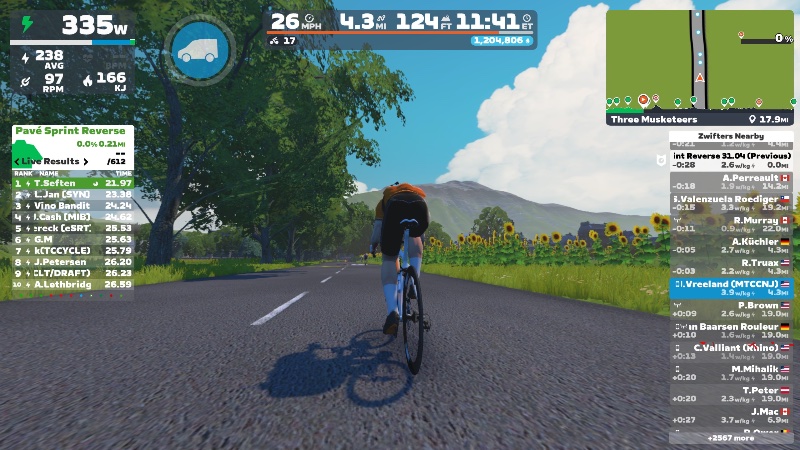
Task: Select A.Lethbridg leaderboard entry
Action: (72, 284)
